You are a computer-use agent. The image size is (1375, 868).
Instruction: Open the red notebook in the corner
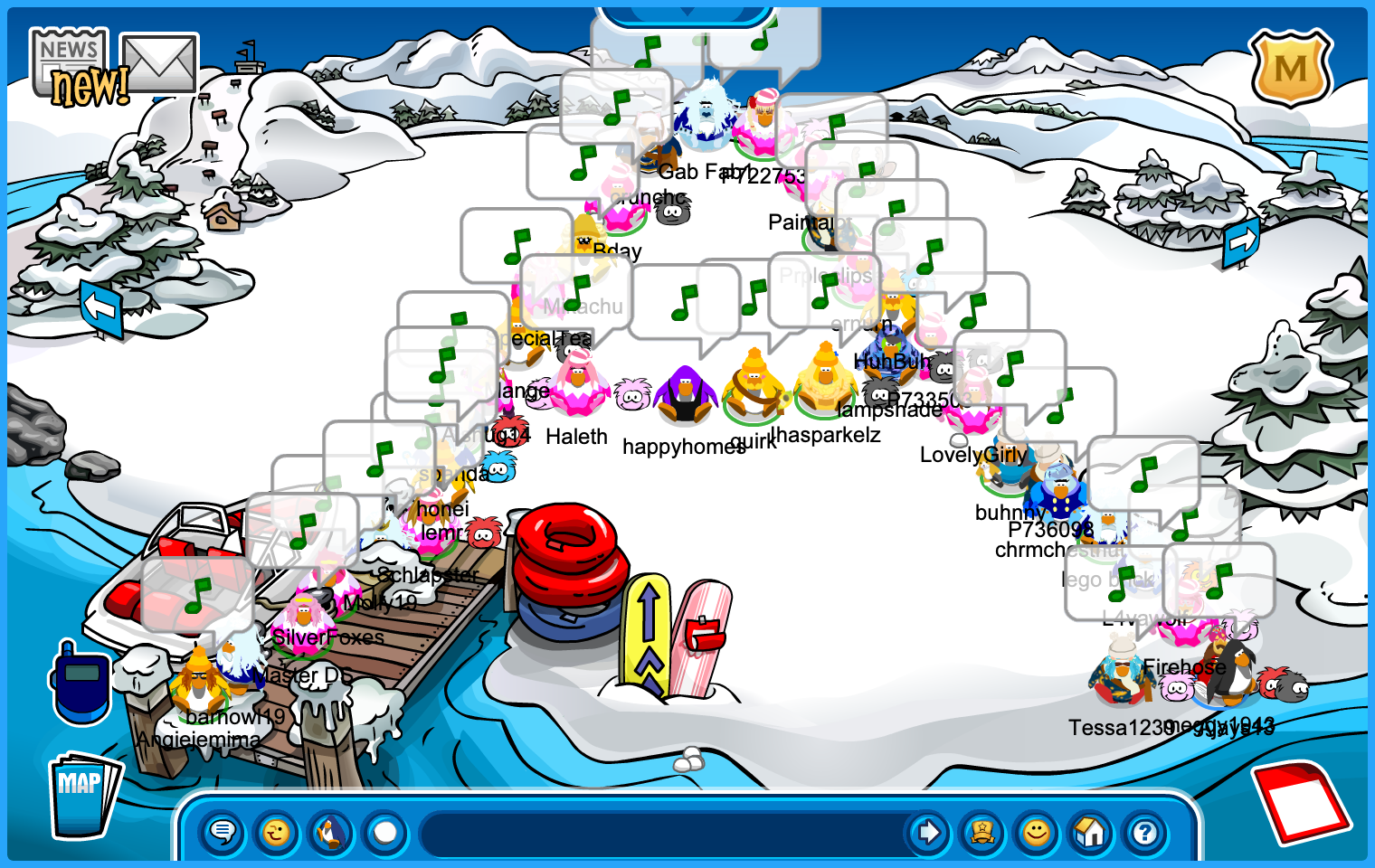pyautogui.click(x=1301, y=800)
